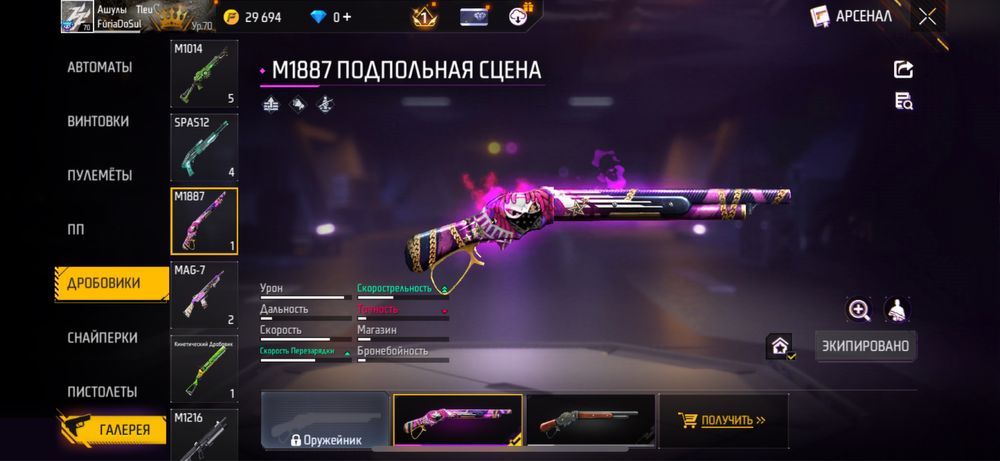This screenshot has width=1000, height=461.
Task: Switch to the Пистолеты category
Action: [x=102, y=392]
